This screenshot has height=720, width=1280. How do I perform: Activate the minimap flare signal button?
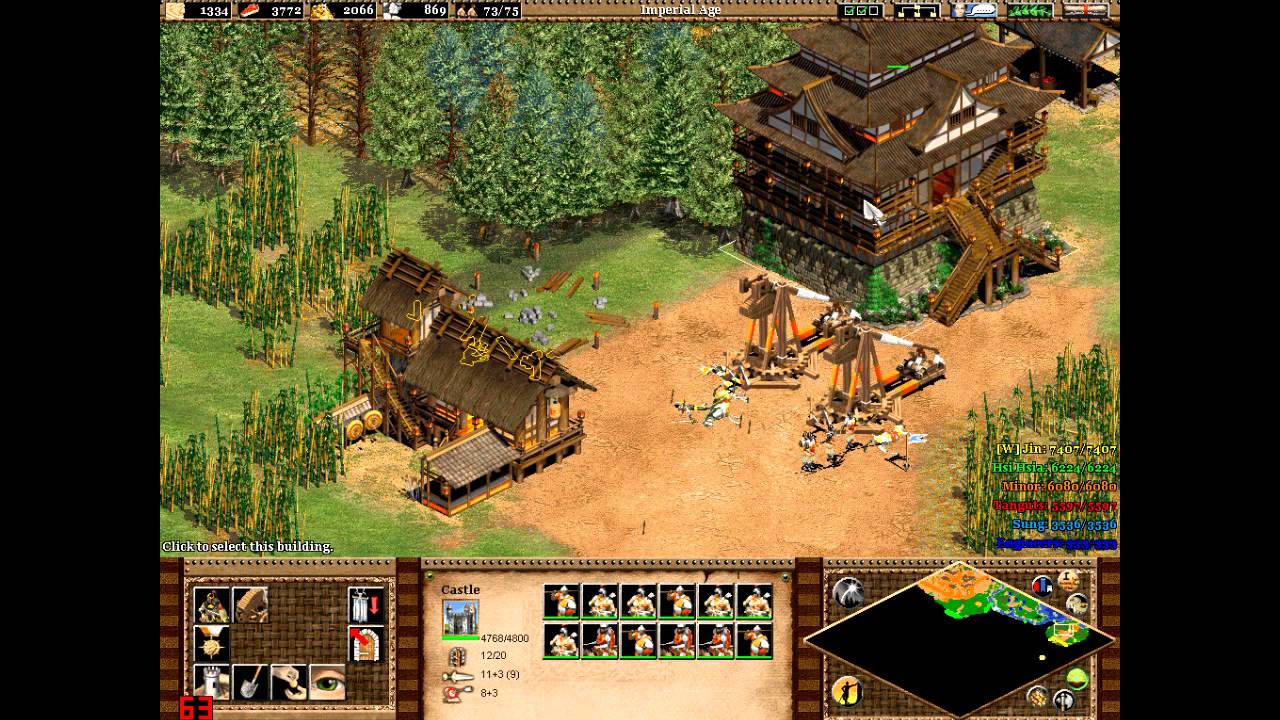tap(849, 594)
